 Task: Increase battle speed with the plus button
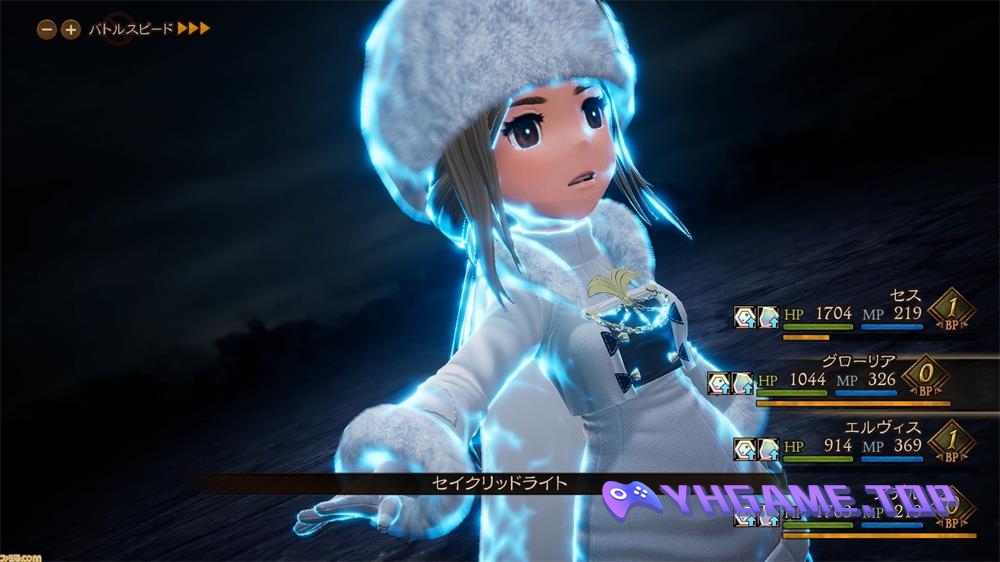70,29
